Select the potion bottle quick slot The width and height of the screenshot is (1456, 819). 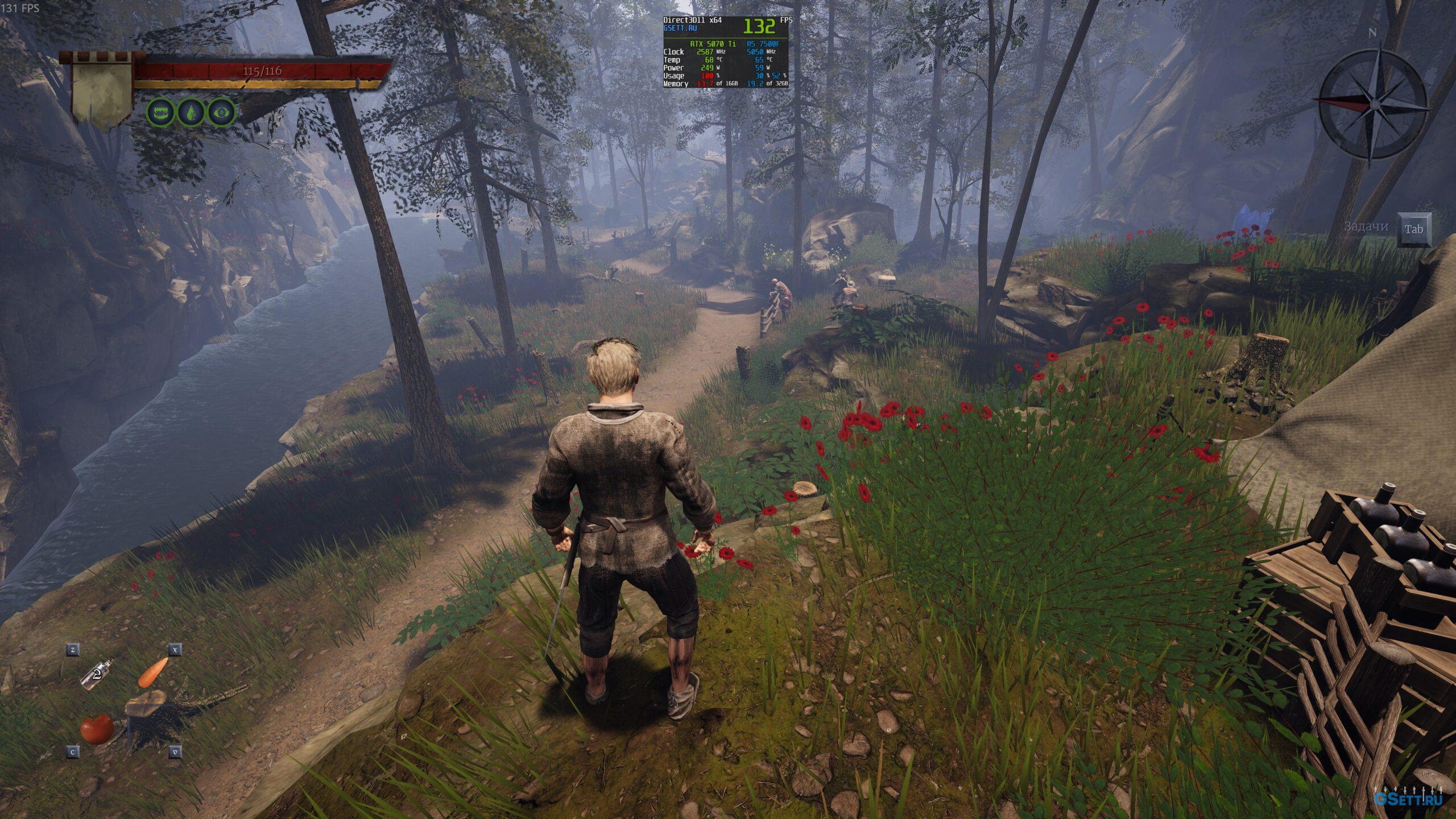[97, 675]
